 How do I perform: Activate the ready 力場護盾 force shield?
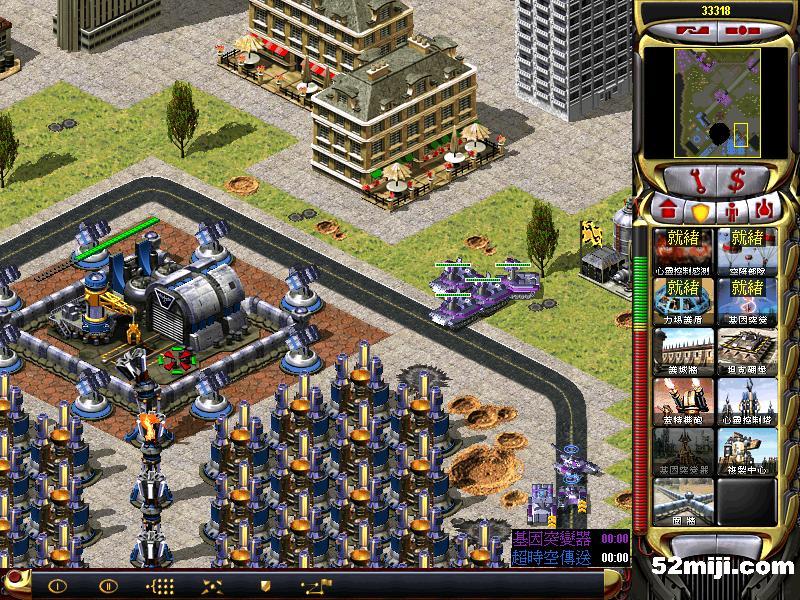tap(684, 300)
